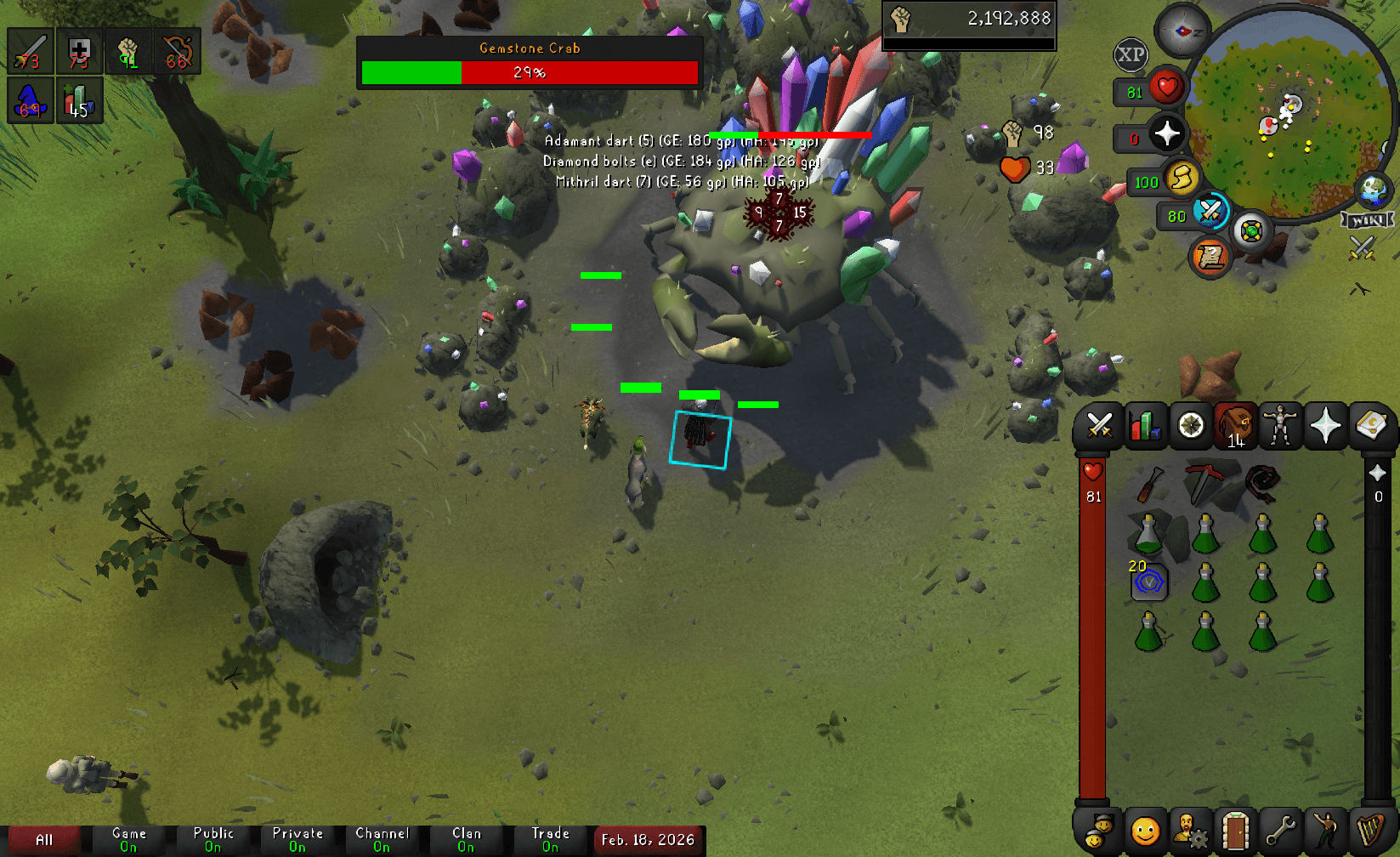Toggle Public chat filter off
This screenshot has width=1400, height=857.
tap(213, 839)
